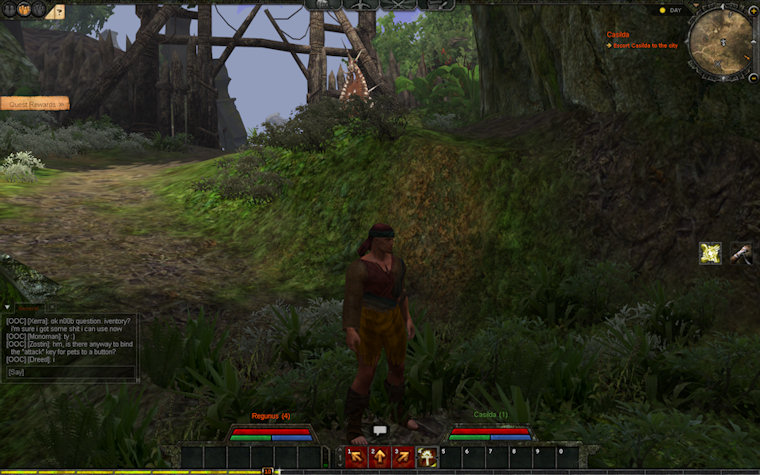Trigger the upper-right arrow attack in slot 3
The height and width of the screenshot is (475, 760).
point(403,457)
